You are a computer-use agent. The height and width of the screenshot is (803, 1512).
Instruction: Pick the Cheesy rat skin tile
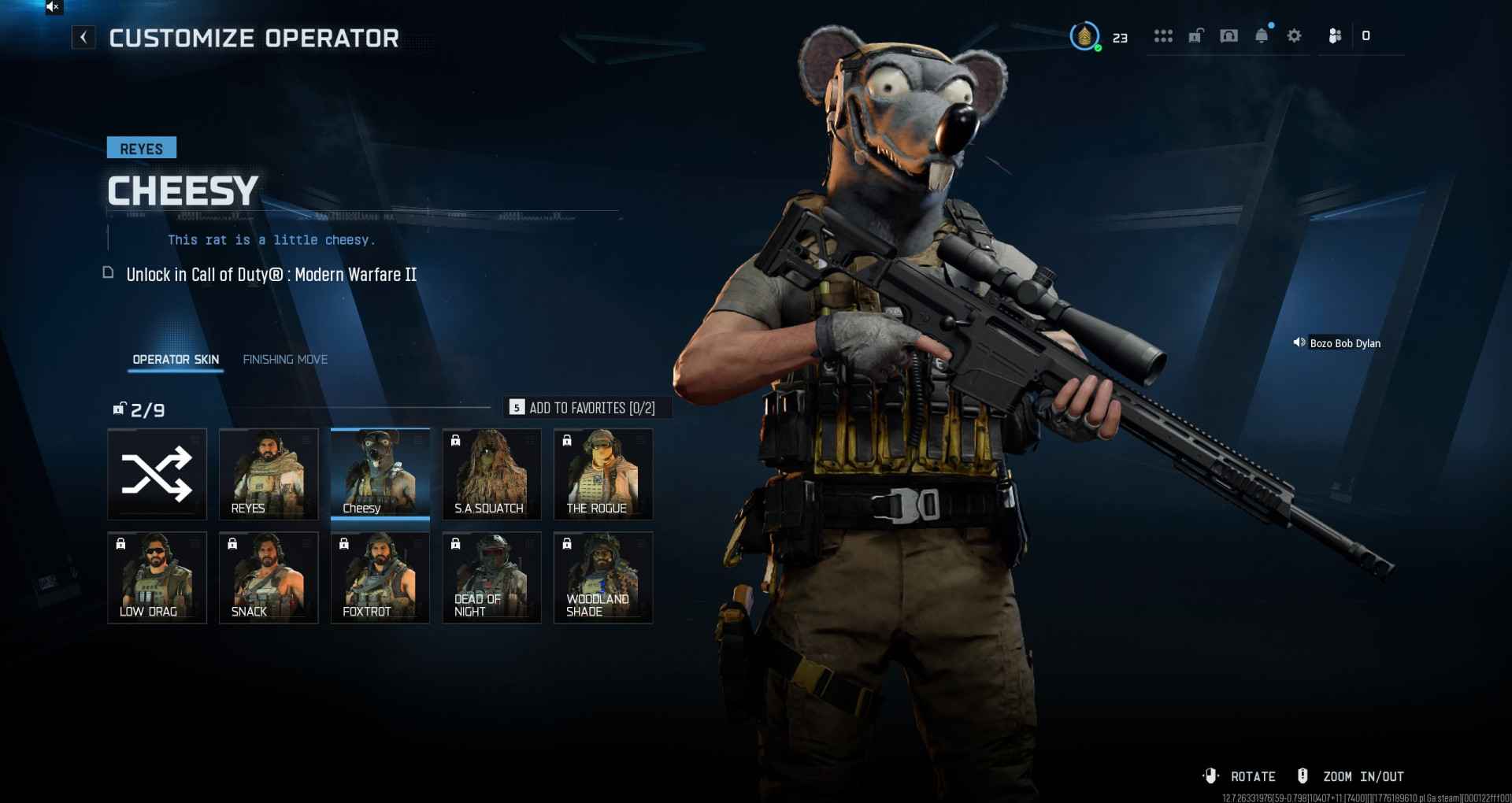380,474
